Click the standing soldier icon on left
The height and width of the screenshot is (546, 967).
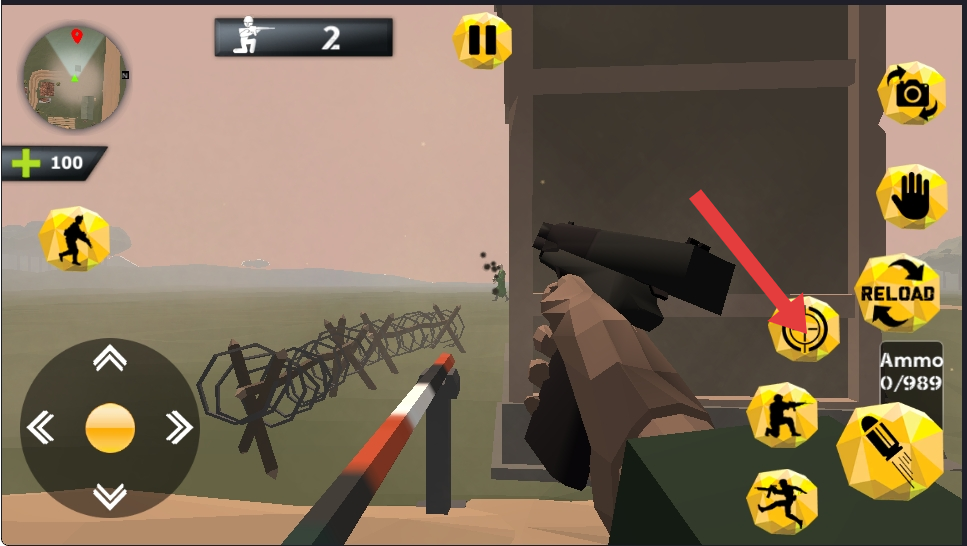pyautogui.click(x=75, y=239)
